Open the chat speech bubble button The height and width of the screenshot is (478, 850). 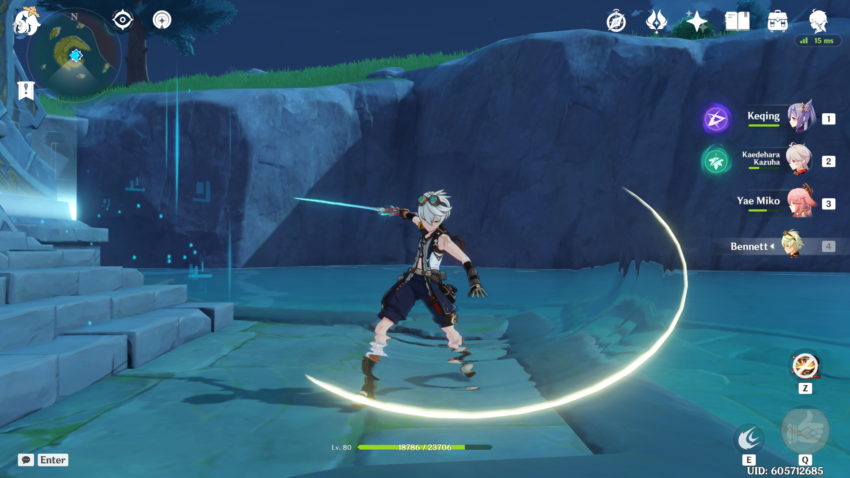25,460
